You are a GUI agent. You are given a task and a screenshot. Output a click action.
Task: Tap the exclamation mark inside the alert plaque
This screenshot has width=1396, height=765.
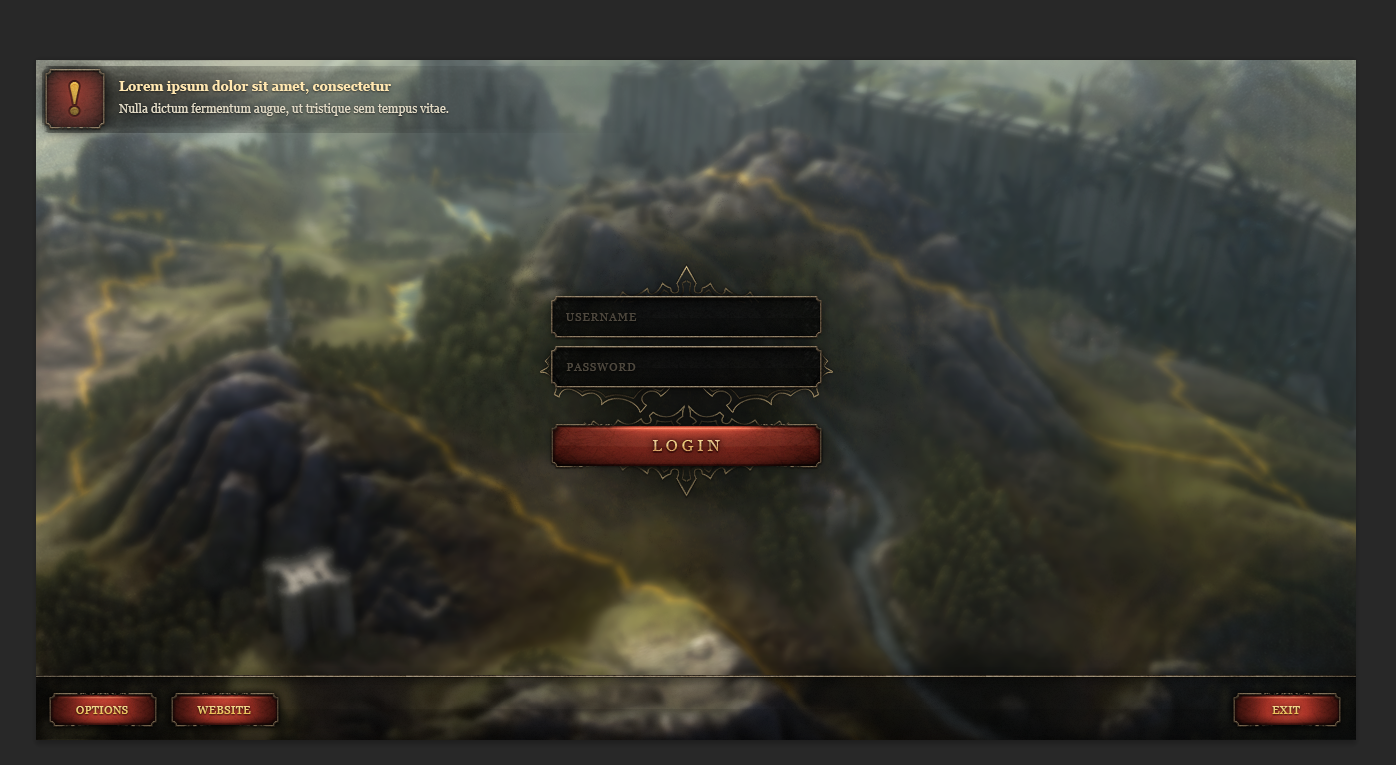pyautogui.click(x=73, y=99)
